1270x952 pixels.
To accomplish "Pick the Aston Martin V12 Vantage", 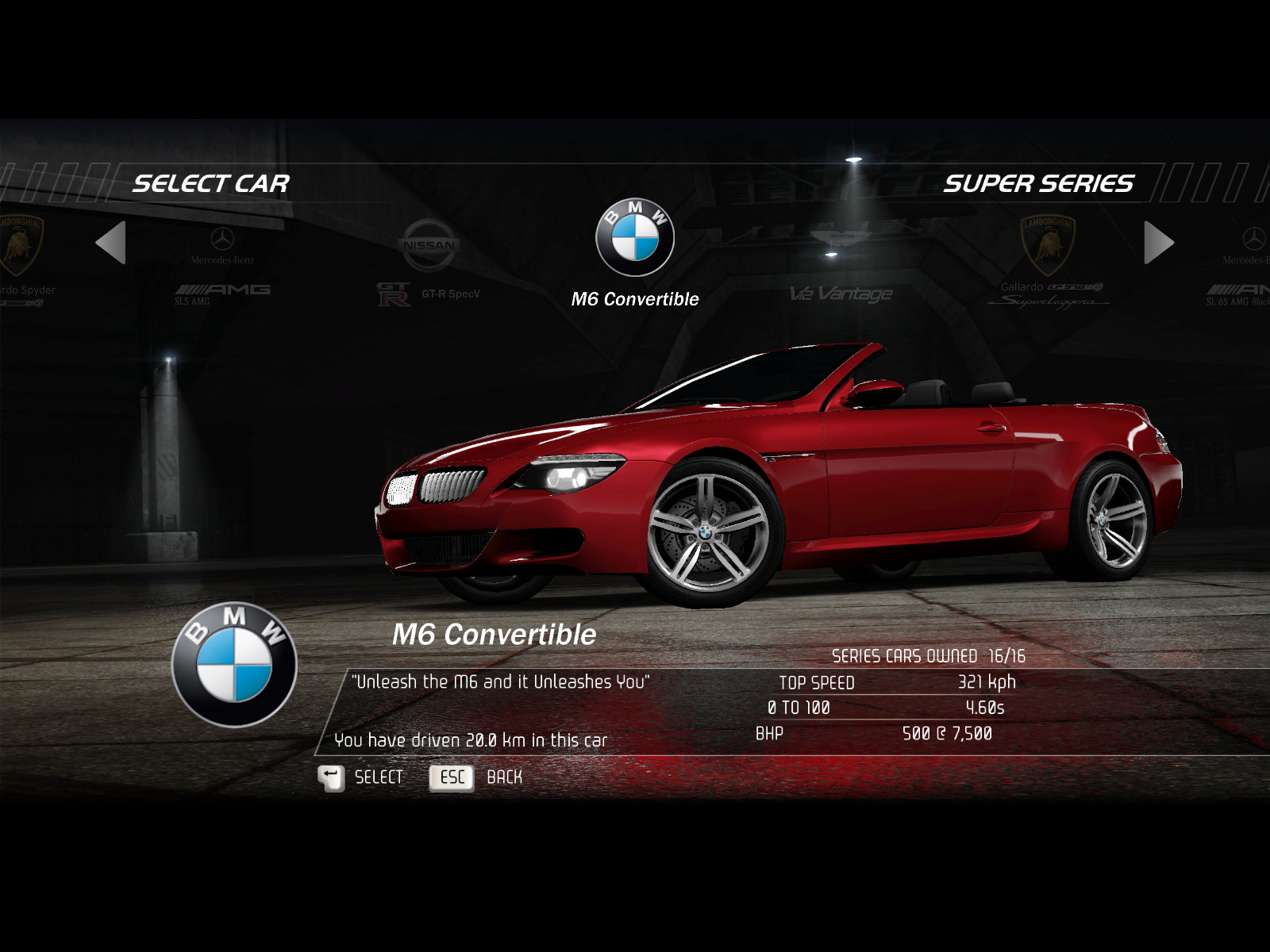I will click(841, 270).
